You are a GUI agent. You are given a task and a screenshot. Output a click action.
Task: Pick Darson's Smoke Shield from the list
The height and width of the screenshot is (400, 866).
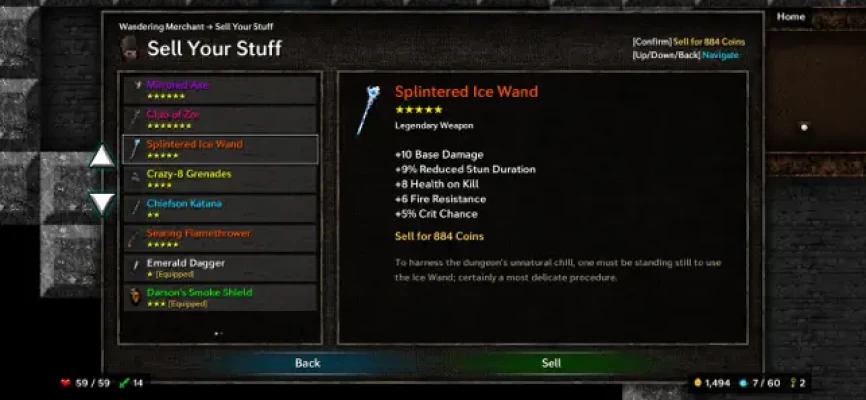click(220, 297)
